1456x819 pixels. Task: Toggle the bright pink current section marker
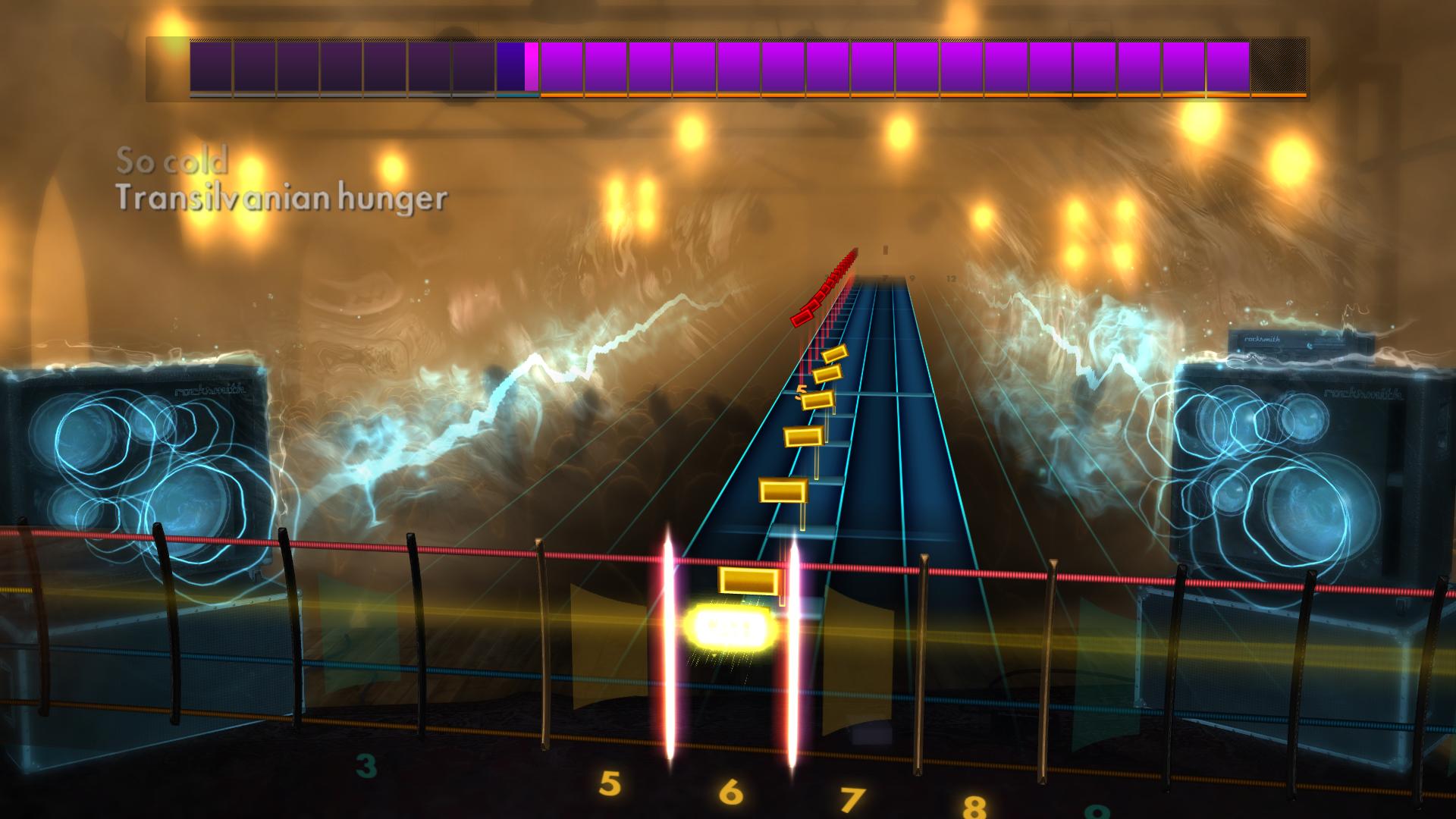click(x=530, y=67)
